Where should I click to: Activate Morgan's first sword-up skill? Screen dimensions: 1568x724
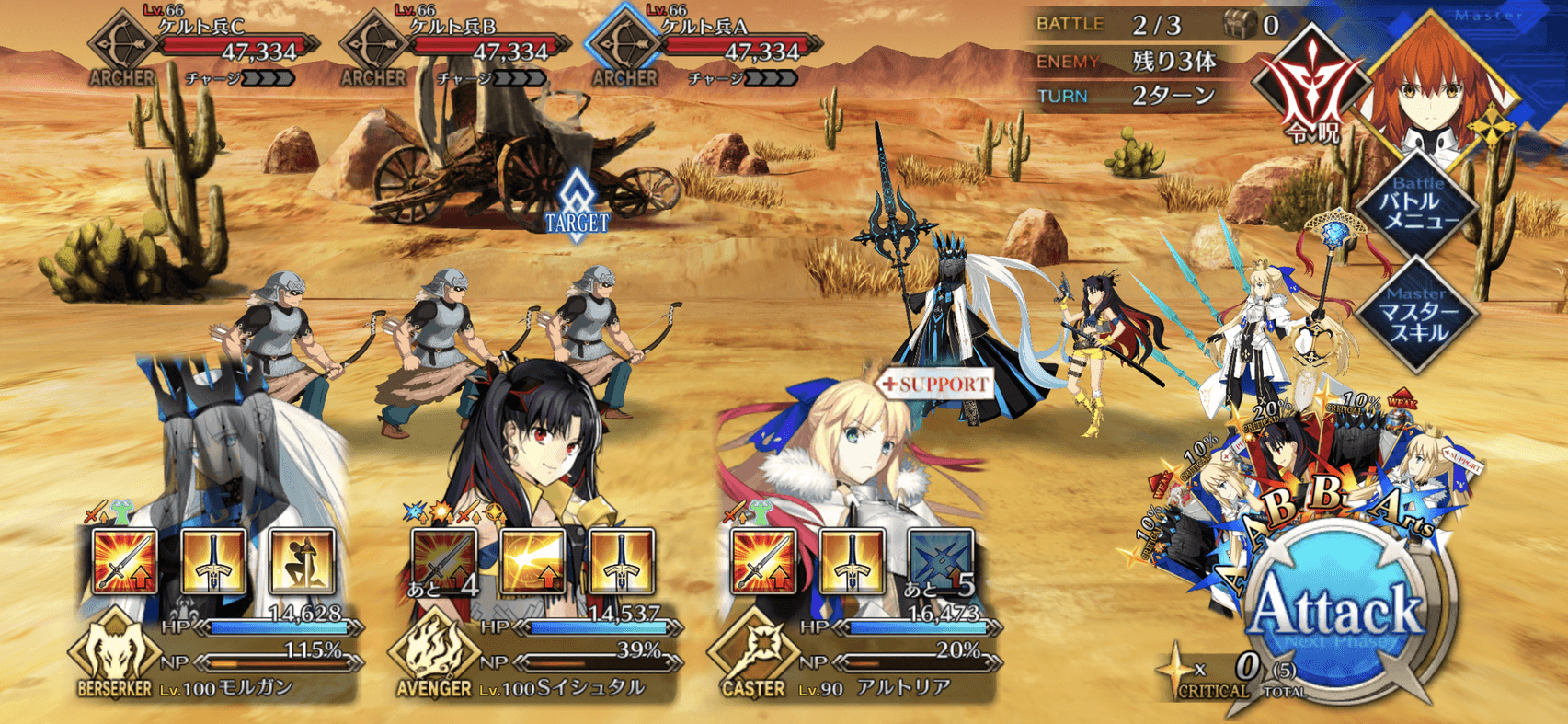coord(126,560)
